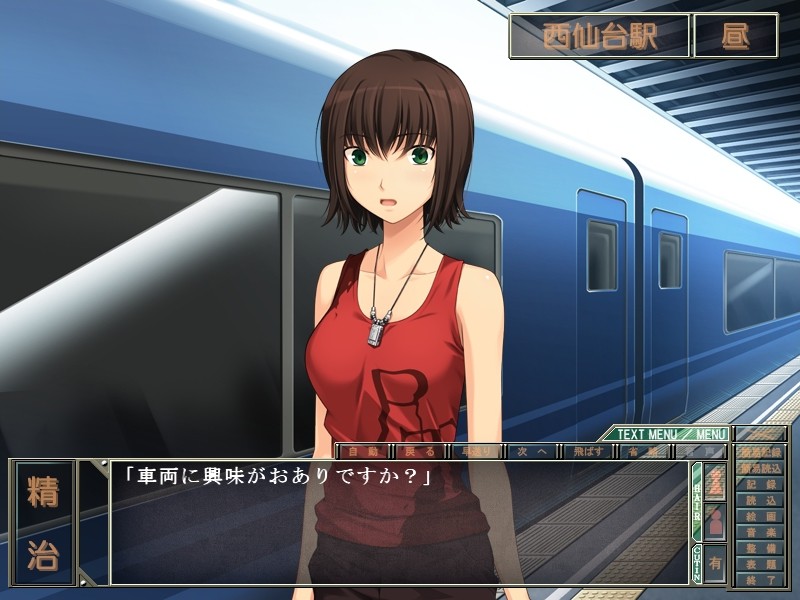Toggle the HAIR person silhouette icon
This screenshot has width=800, height=600.
(715, 521)
